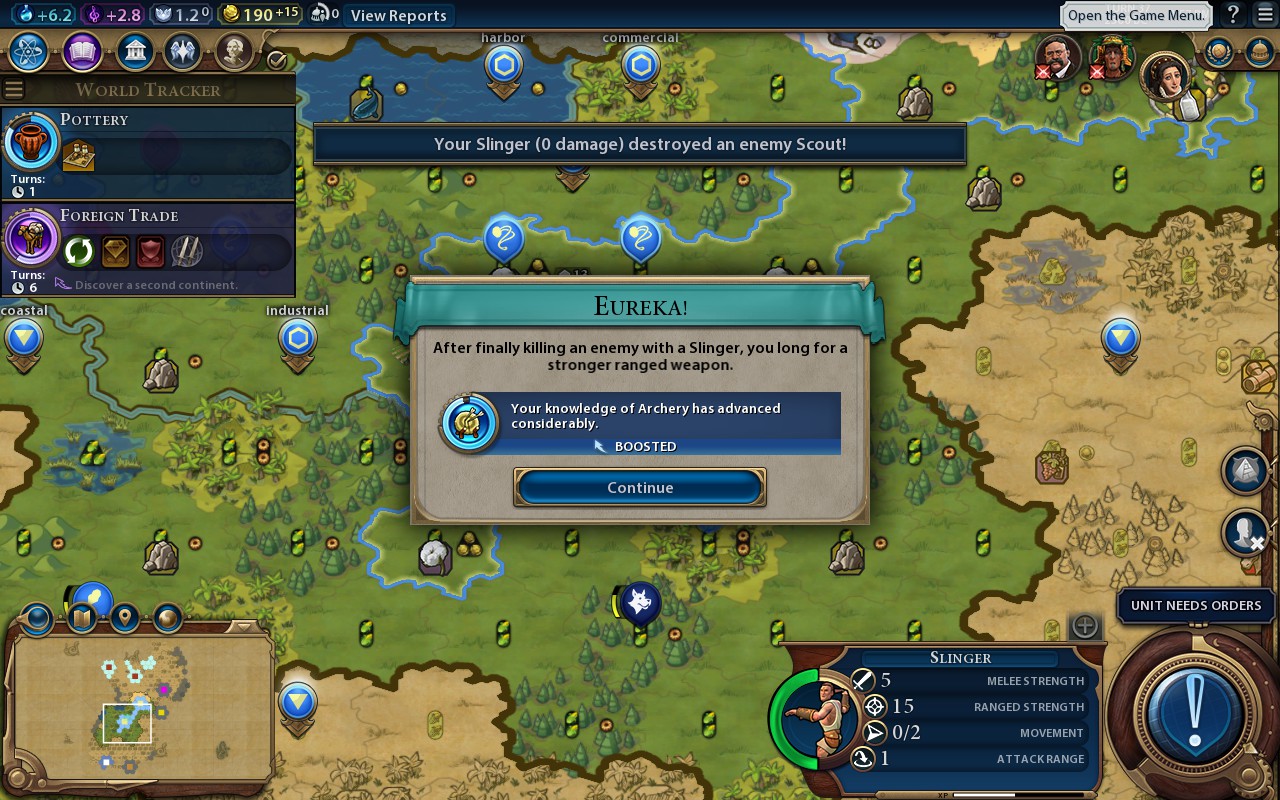Screen dimensions: 1280x800
Task: Continue past the Eureka popup
Action: point(640,487)
